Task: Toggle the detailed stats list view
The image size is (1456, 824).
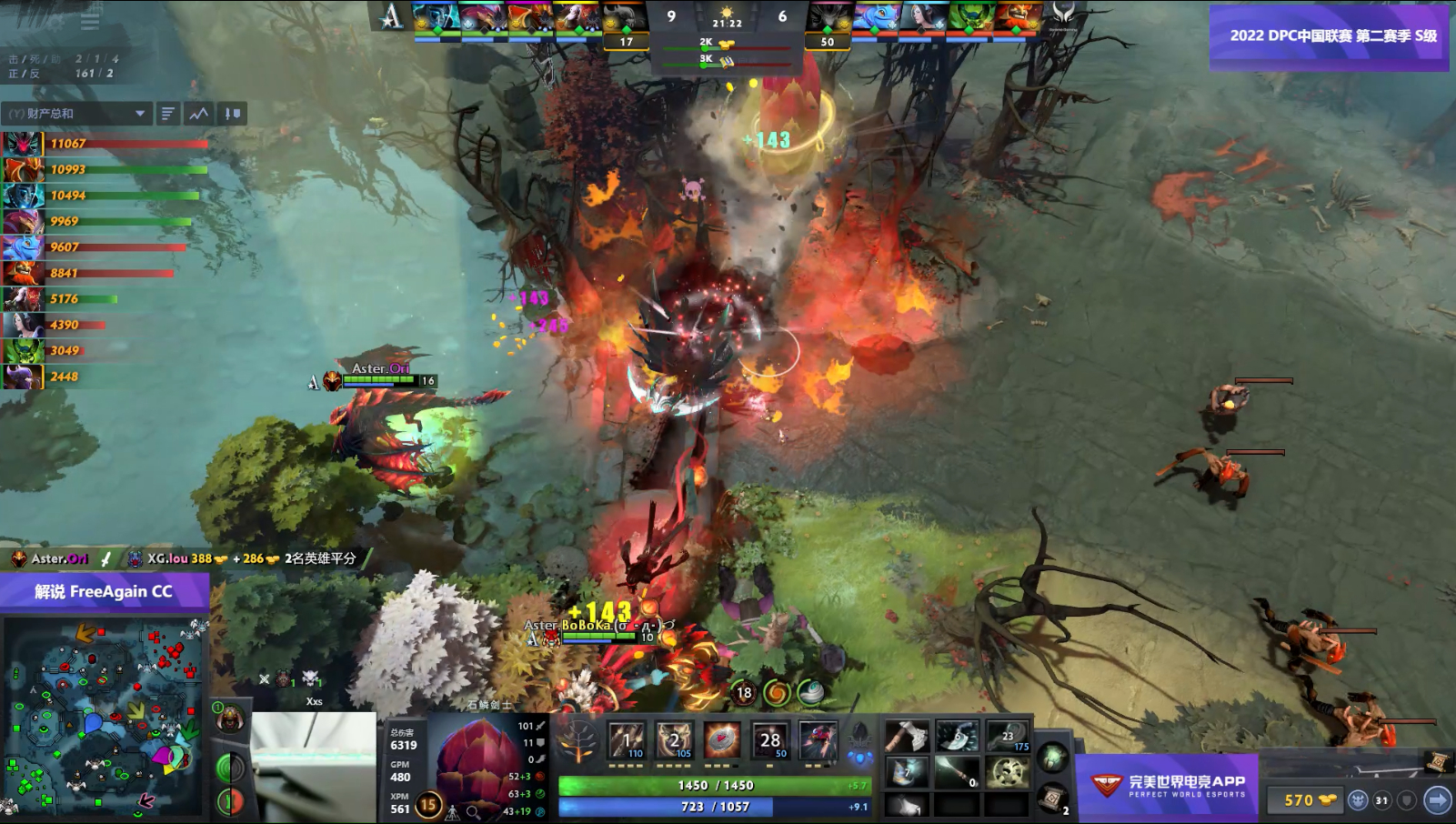Action: tap(166, 113)
